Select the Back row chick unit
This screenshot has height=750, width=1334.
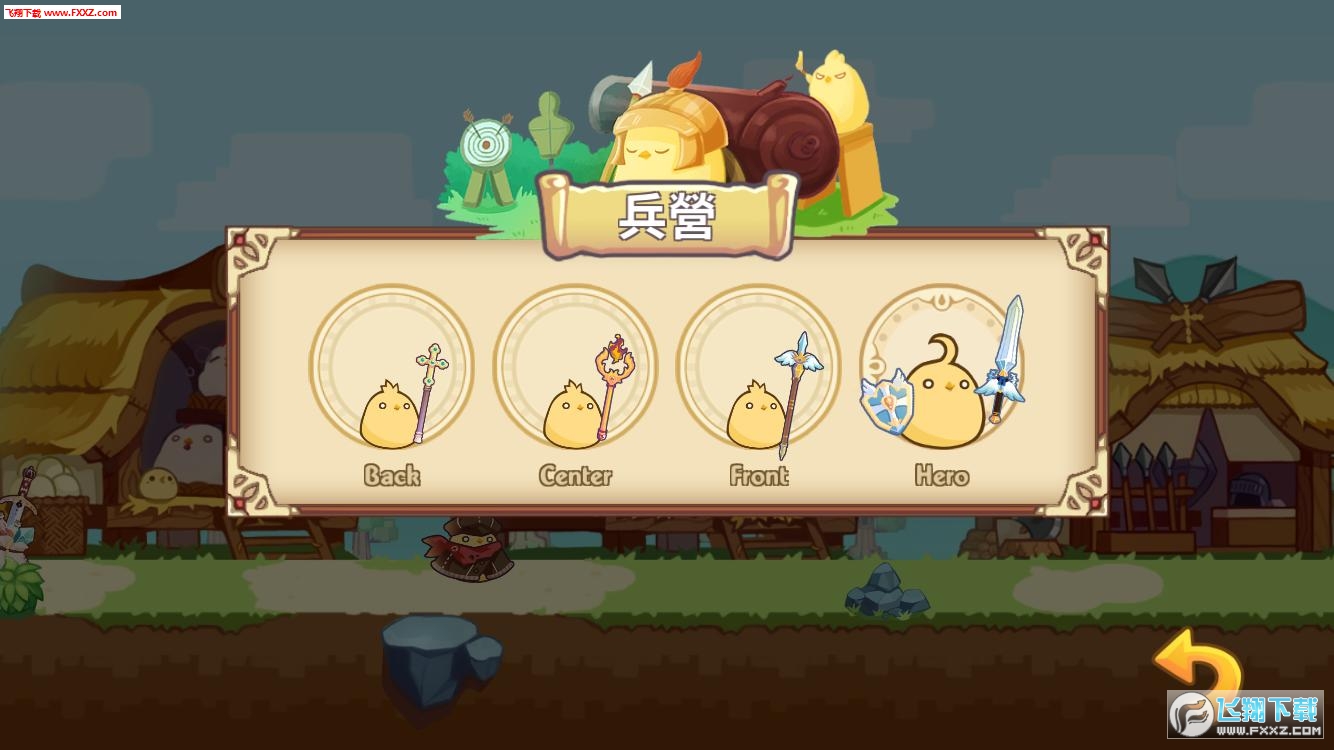(391, 369)
